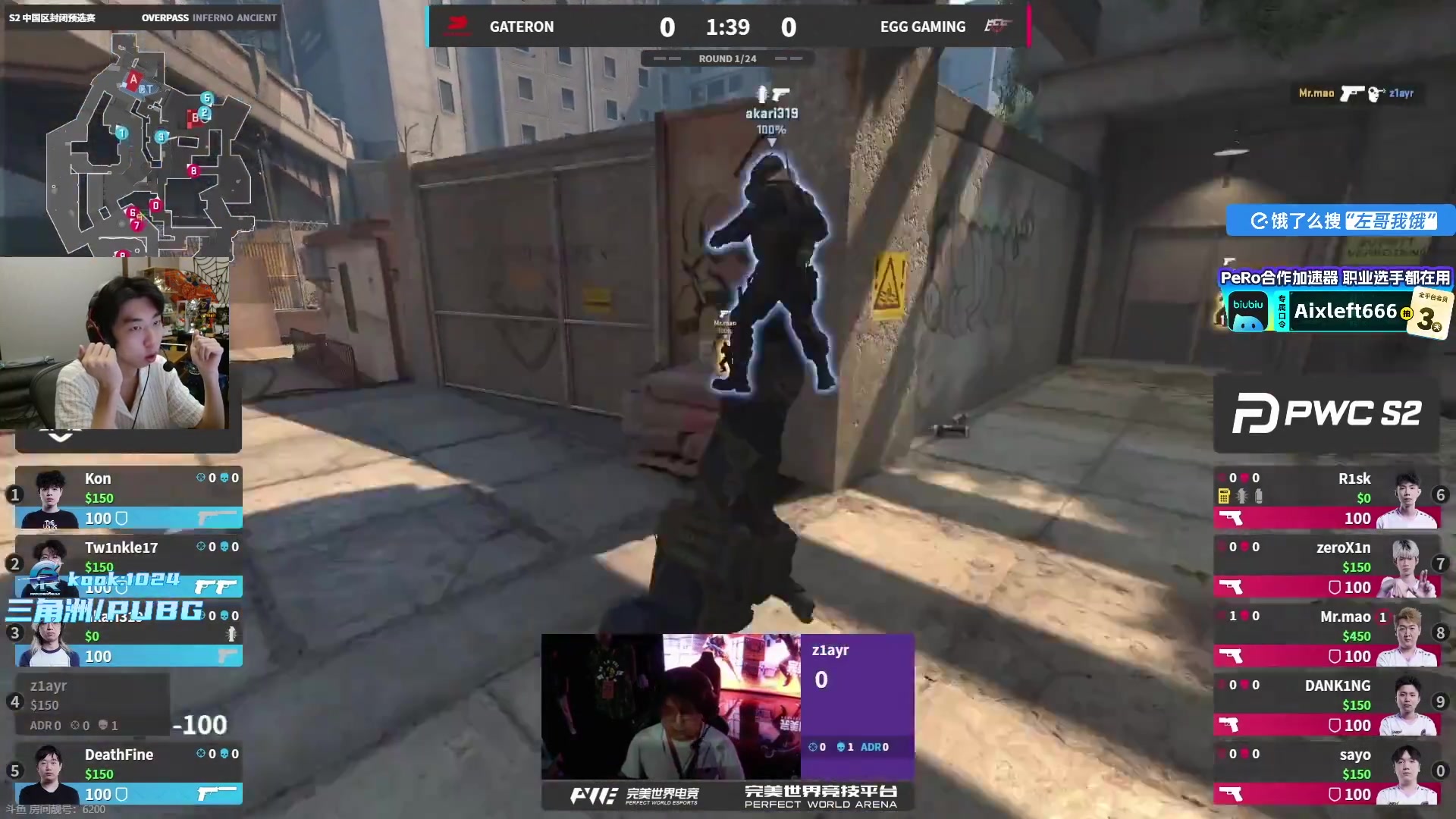Select the dead player z1ayr's row
1456x819 pixels.
click(x=93, y=705)
